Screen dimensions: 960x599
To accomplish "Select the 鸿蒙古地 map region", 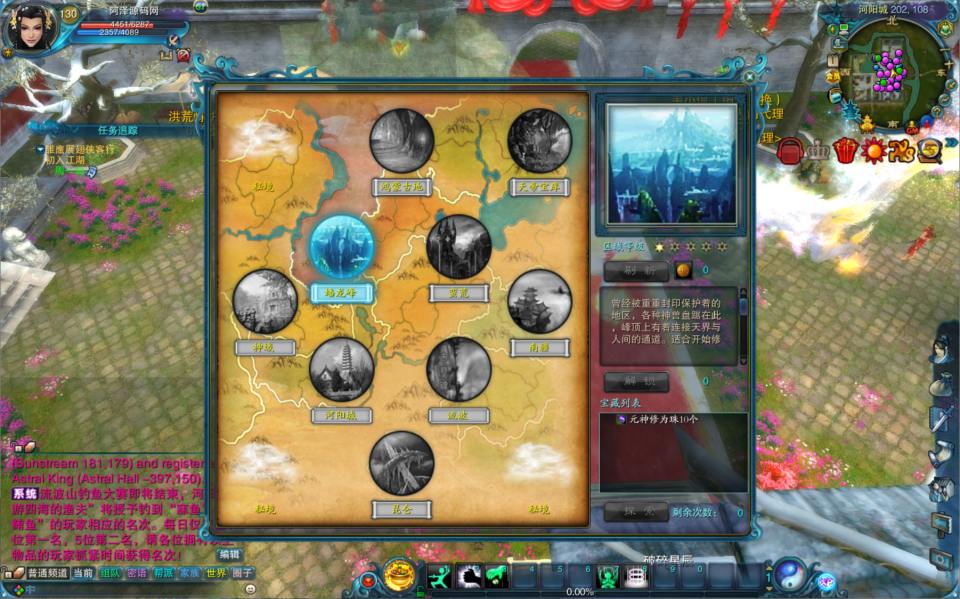I will (x=402, y=141).
